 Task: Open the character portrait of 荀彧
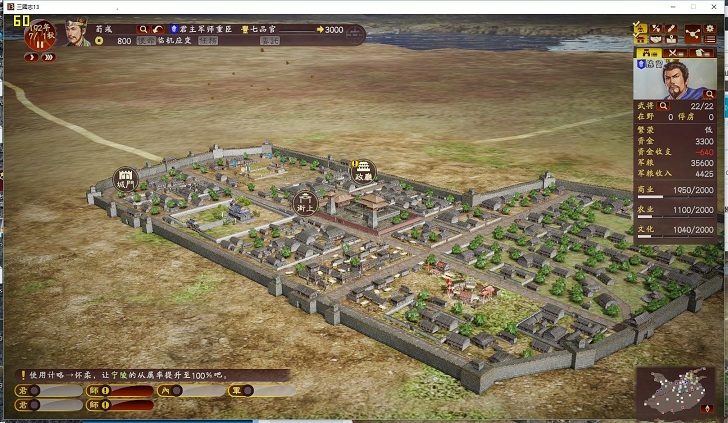pyautogui.click(x=77, y=33)
